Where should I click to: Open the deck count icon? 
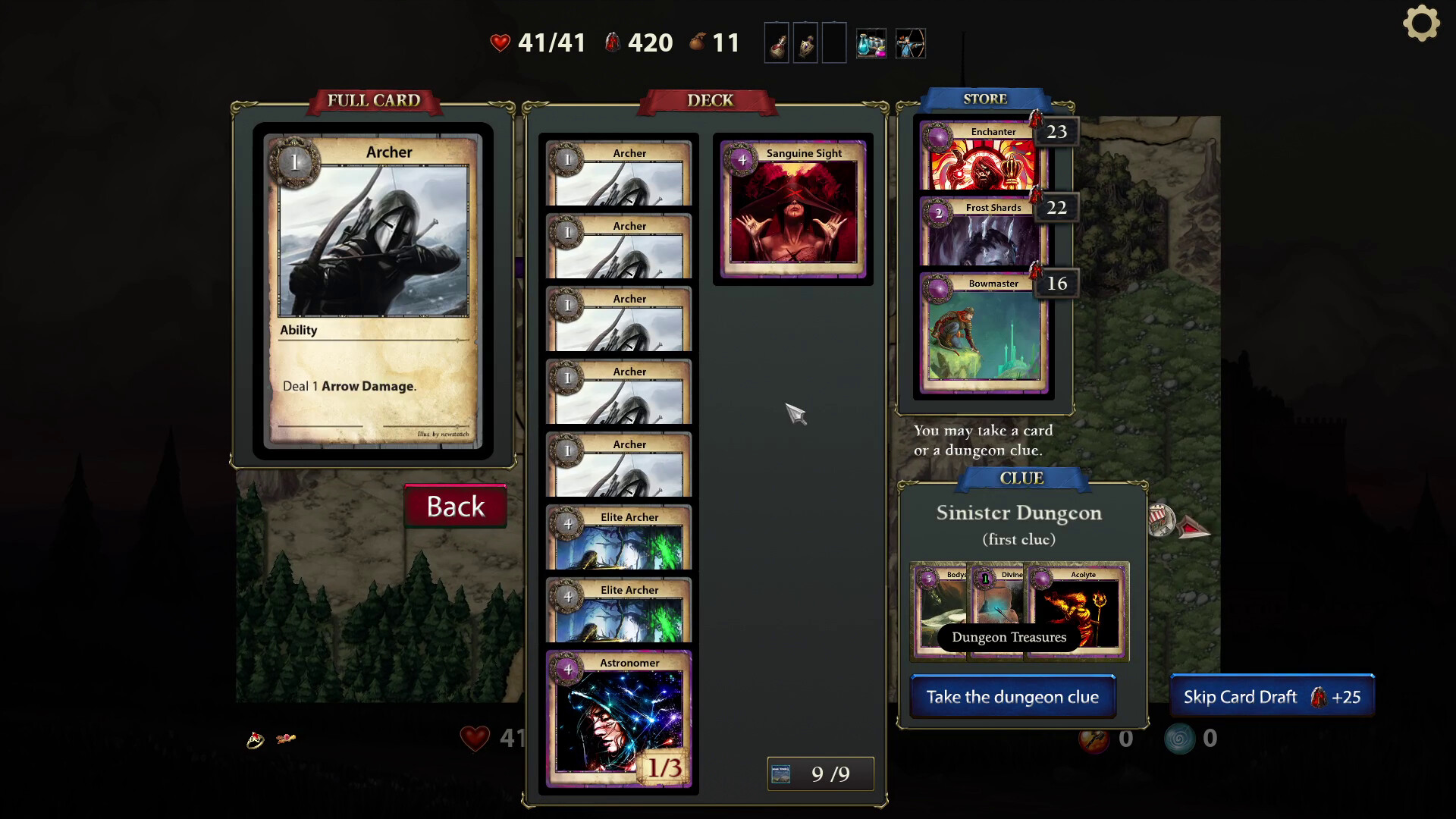[781, 773]
